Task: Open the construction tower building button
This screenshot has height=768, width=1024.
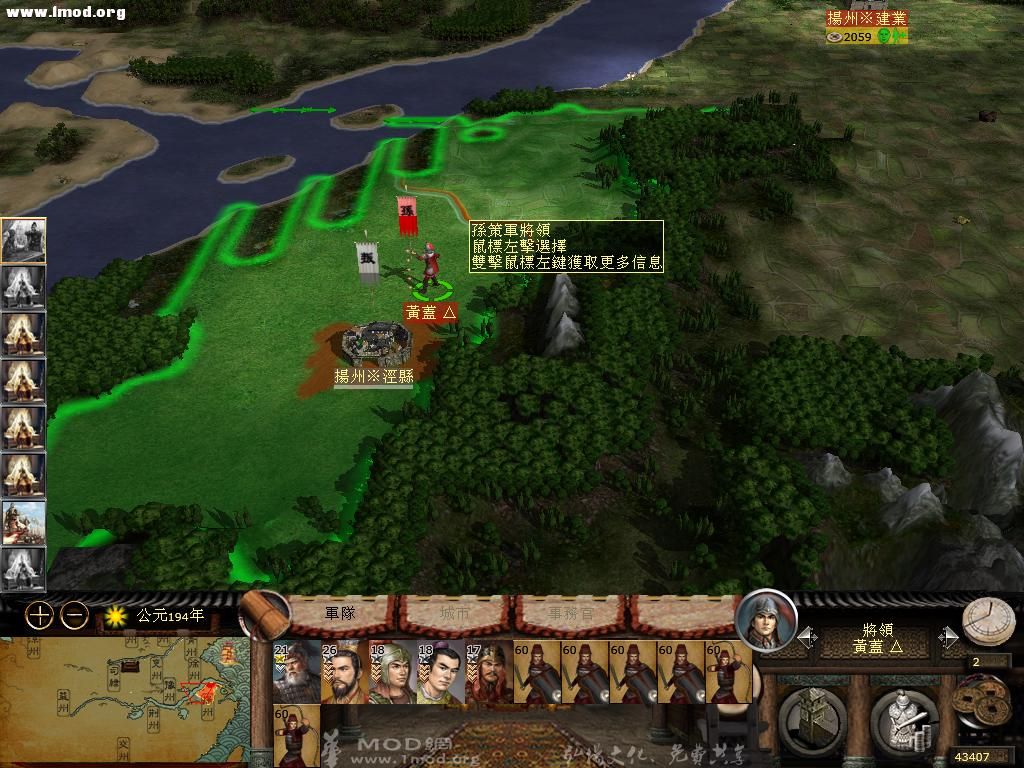Action: (x=813, y=717)
